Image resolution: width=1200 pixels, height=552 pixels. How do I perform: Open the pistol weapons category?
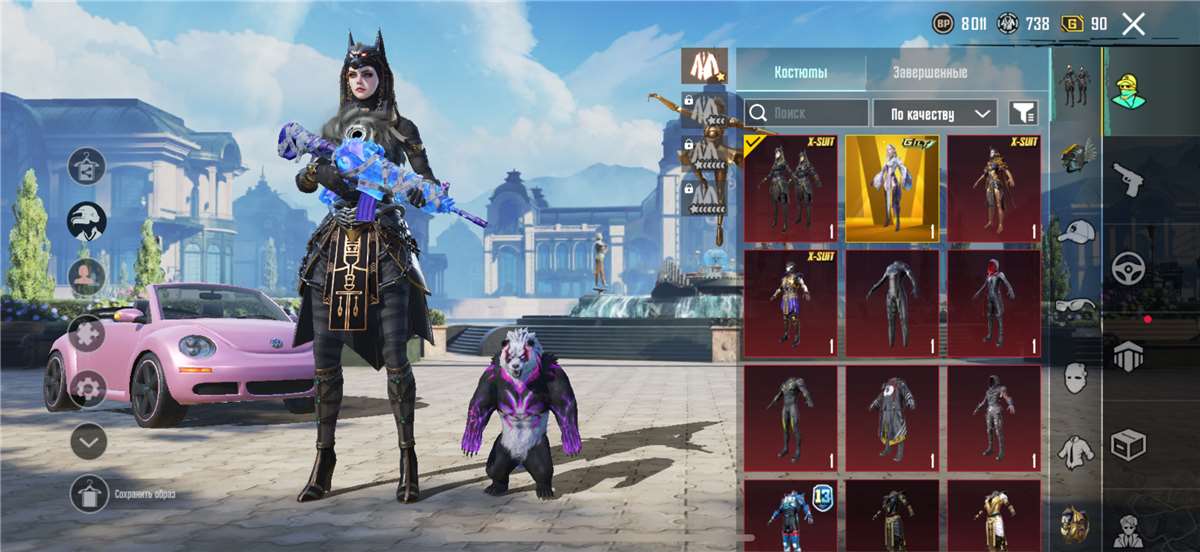(1128, 179)
